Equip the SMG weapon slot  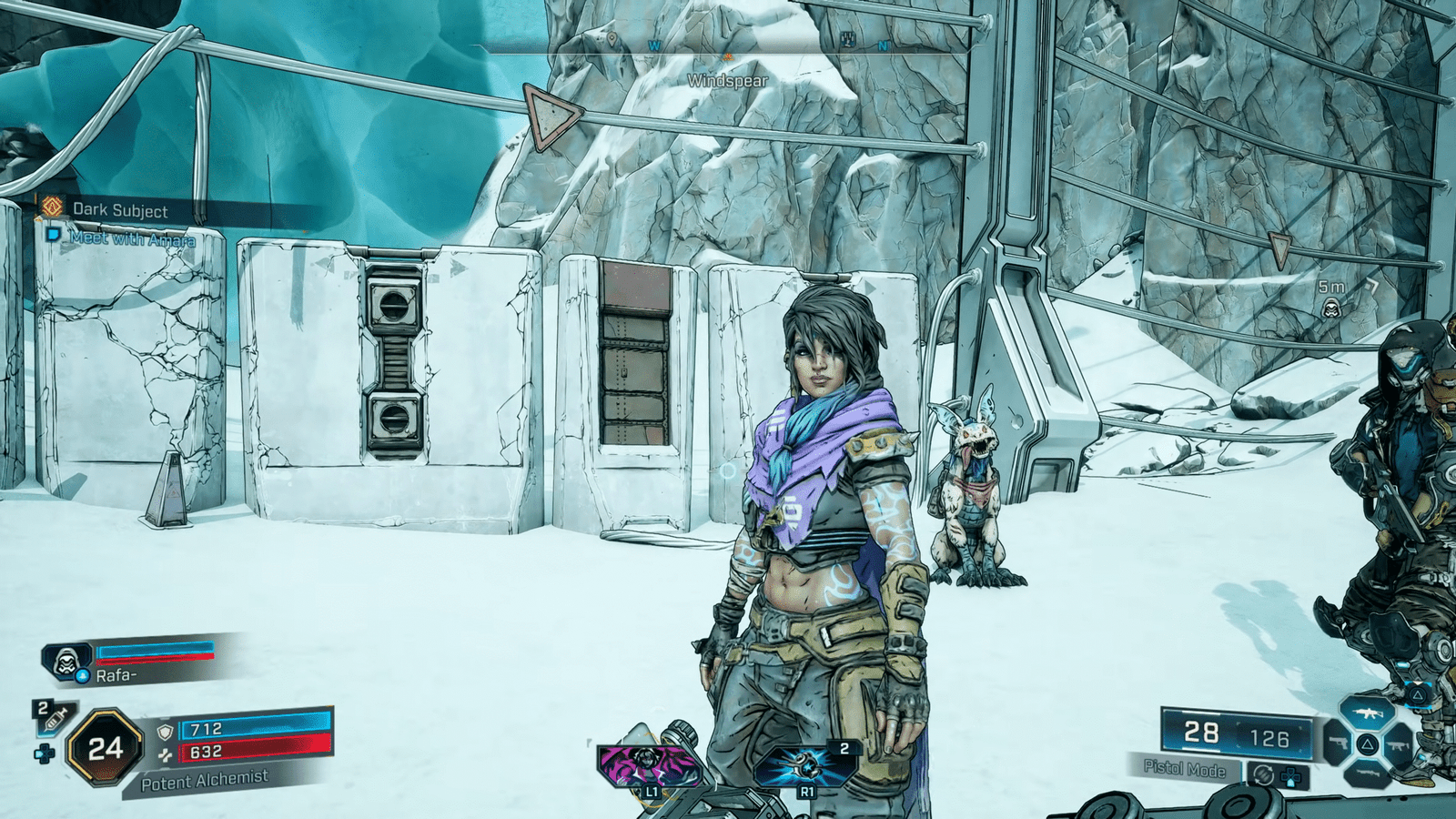[x=1400, y=744]
